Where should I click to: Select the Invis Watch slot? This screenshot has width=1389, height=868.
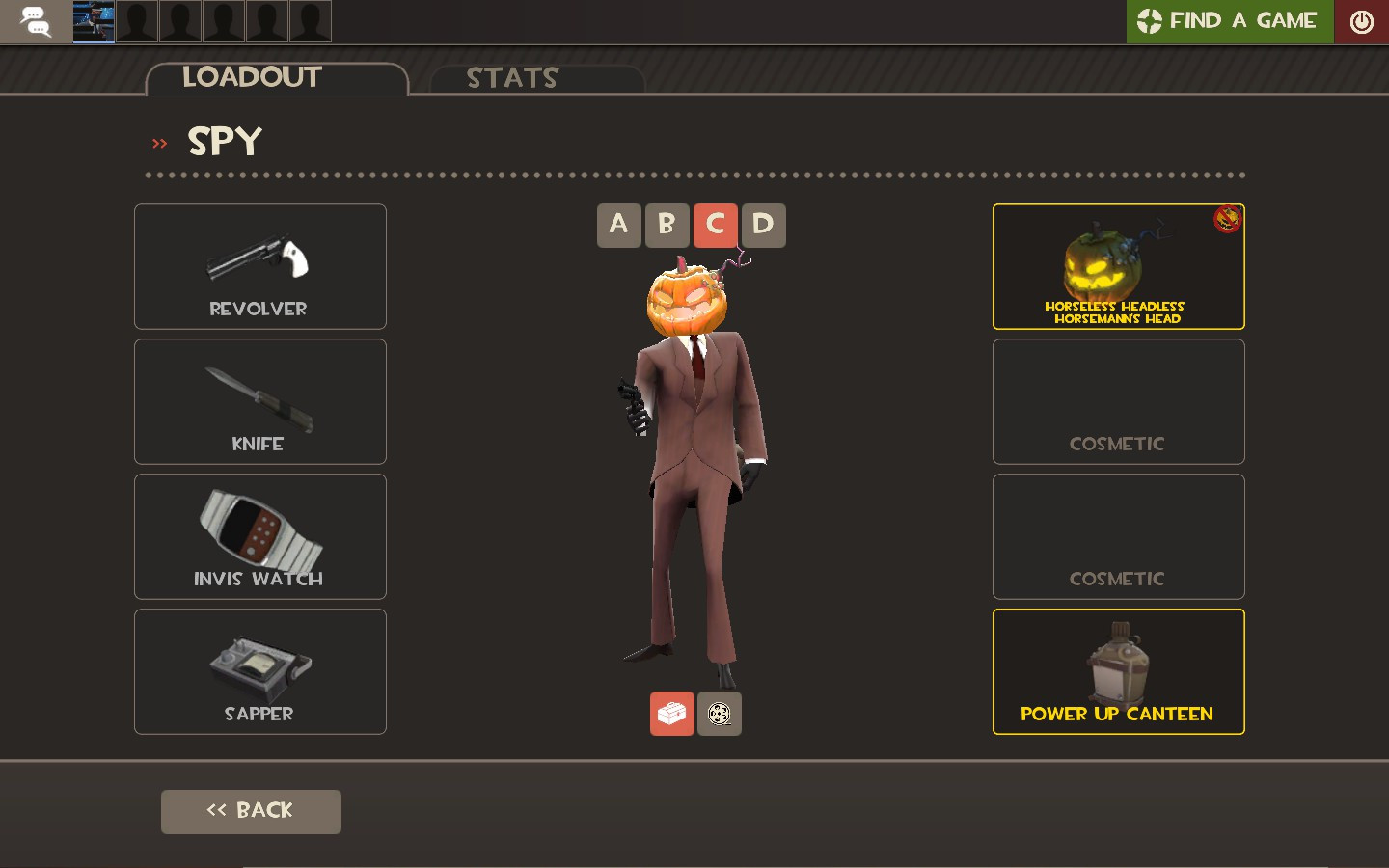coord(259,536)
